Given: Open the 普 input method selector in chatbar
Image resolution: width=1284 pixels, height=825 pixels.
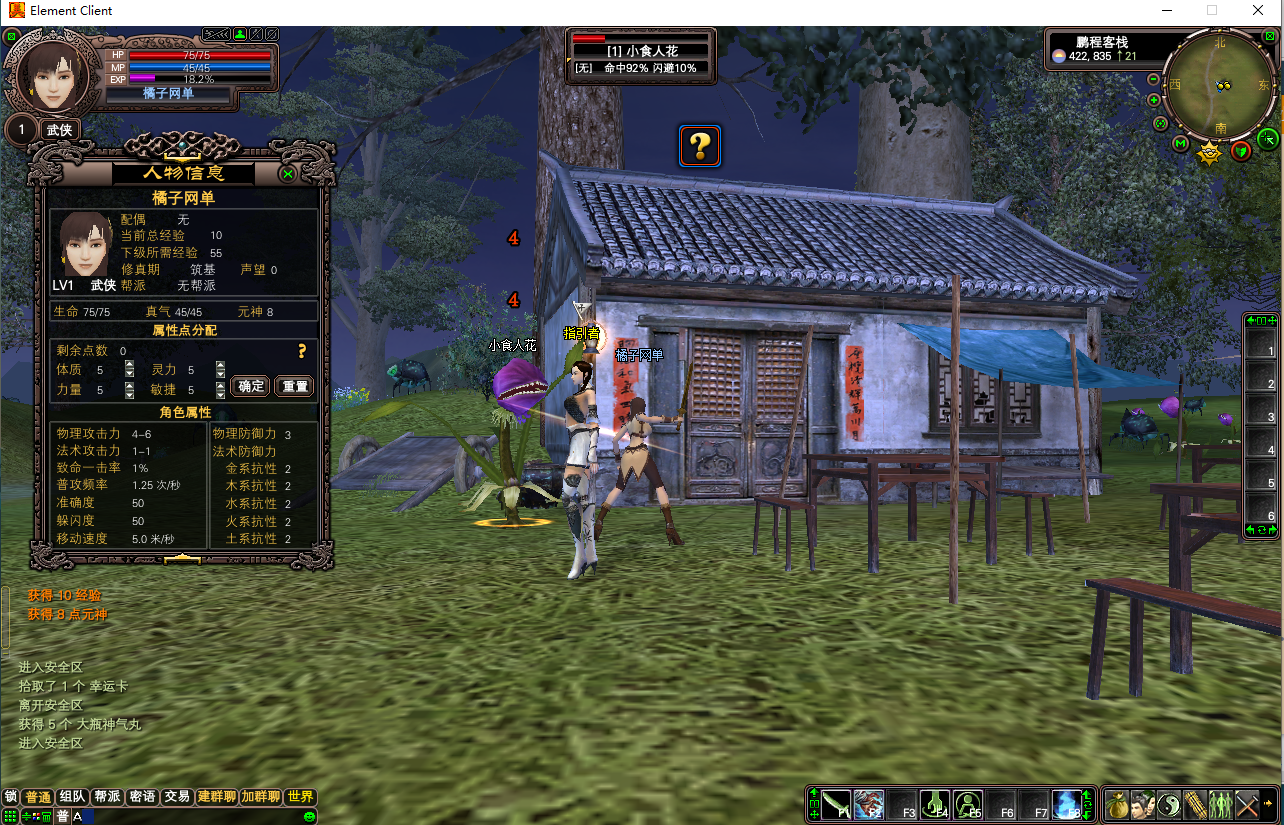Looking at the screenshot, I should click(x=64, y=815).
